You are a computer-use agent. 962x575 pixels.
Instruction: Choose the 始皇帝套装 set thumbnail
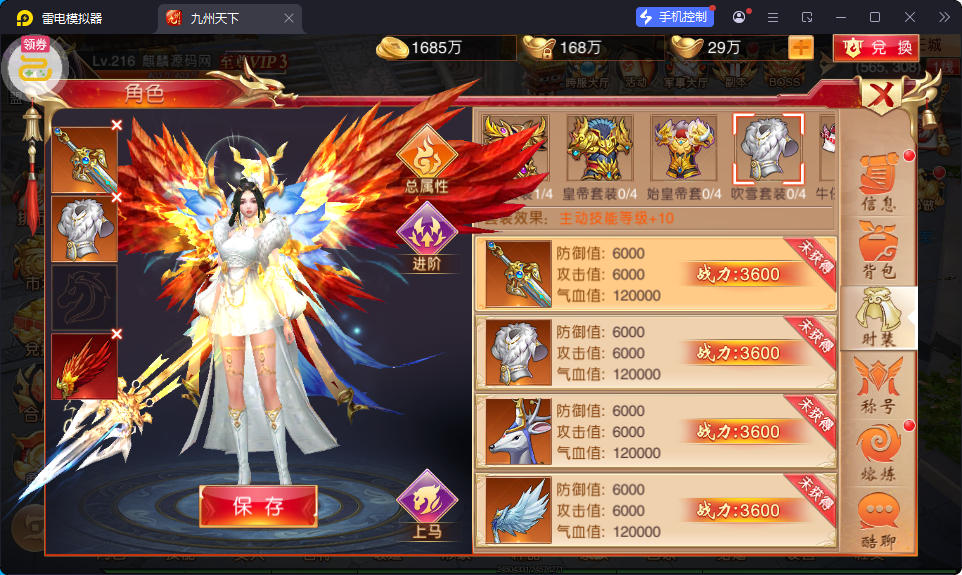[x=684, y=149]
